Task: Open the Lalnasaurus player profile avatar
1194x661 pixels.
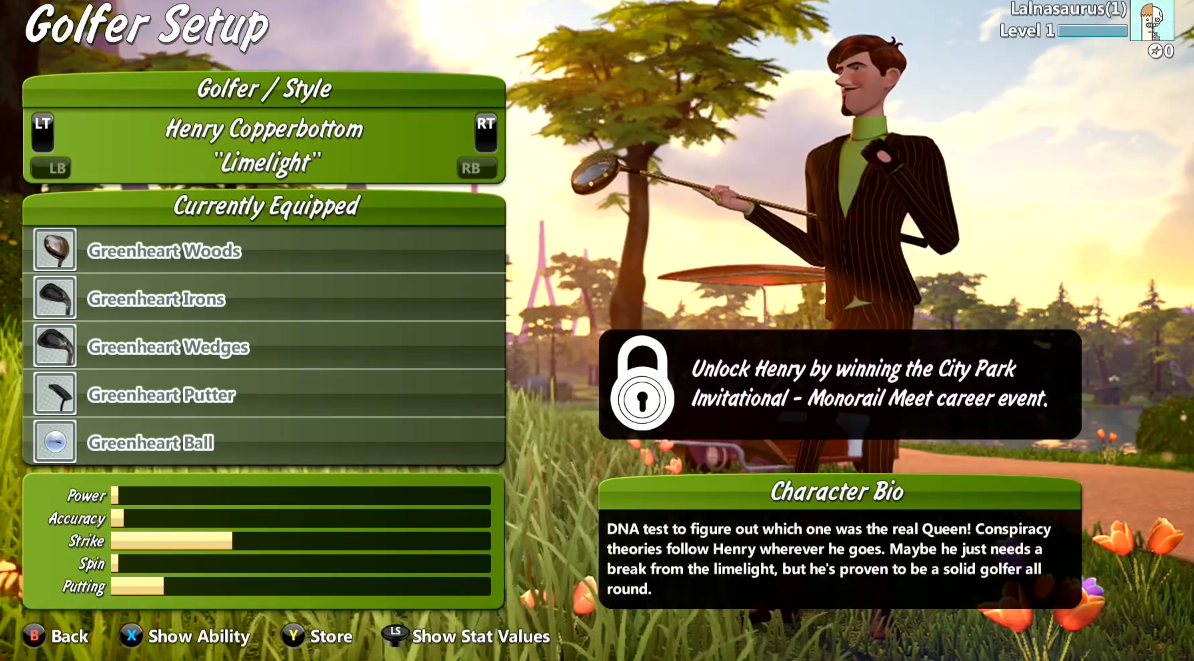Action: 1151,20
